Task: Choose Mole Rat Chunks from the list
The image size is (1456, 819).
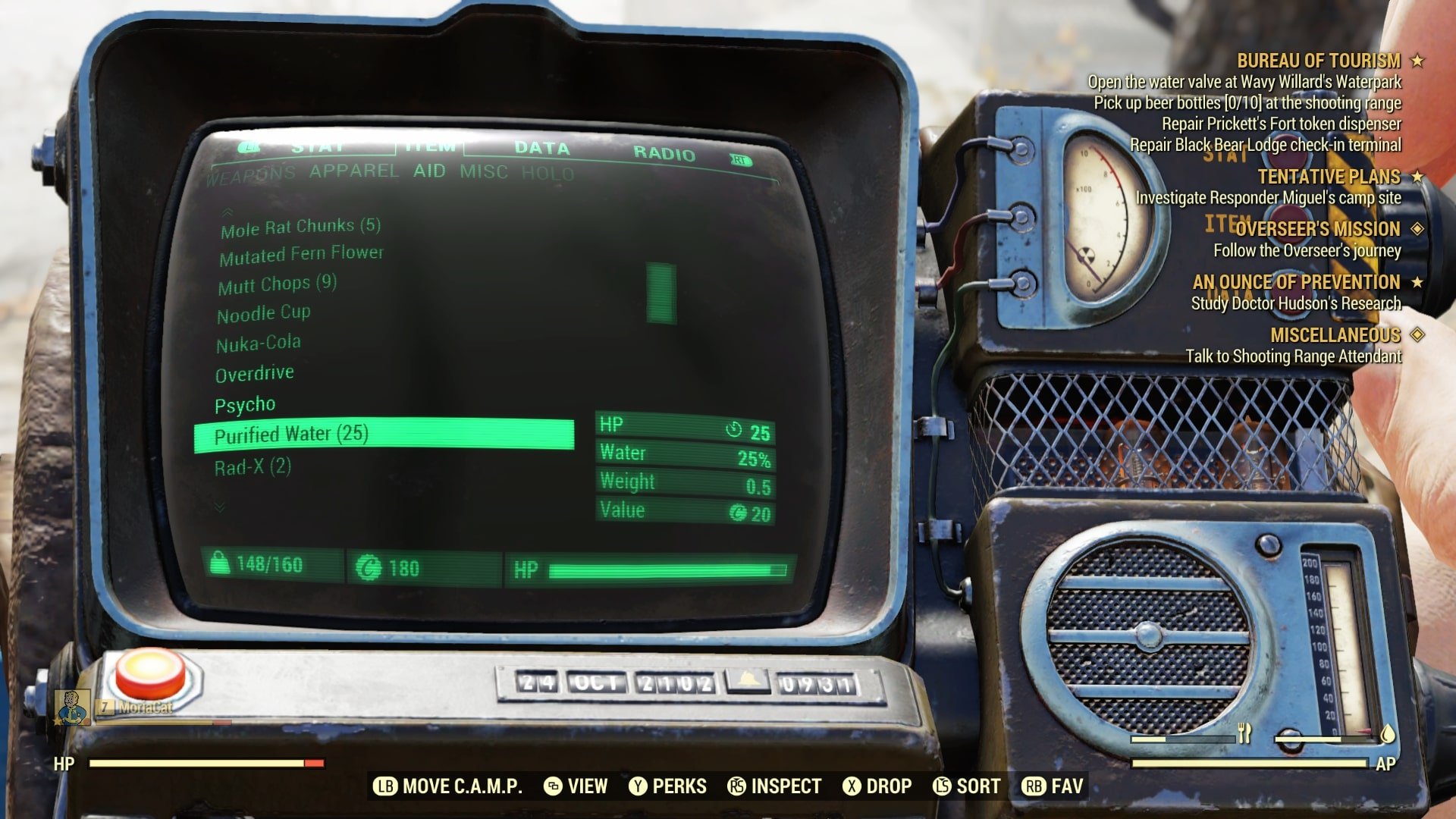Action: 300,227
